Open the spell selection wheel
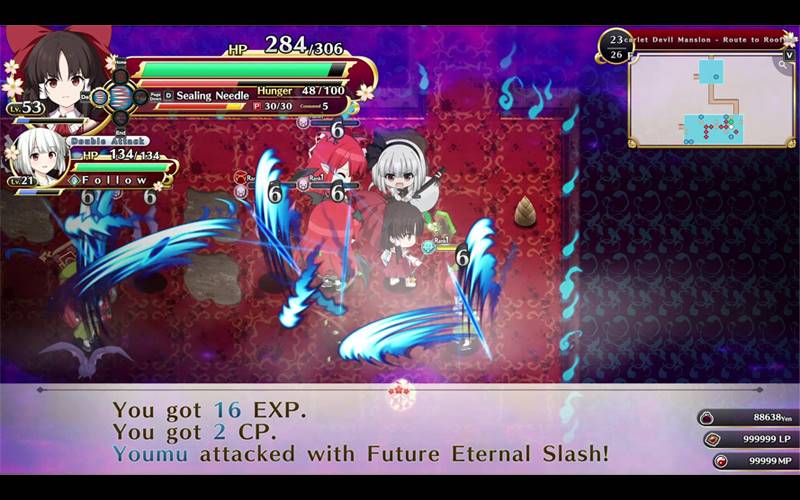800x500 pixels. 119,96
